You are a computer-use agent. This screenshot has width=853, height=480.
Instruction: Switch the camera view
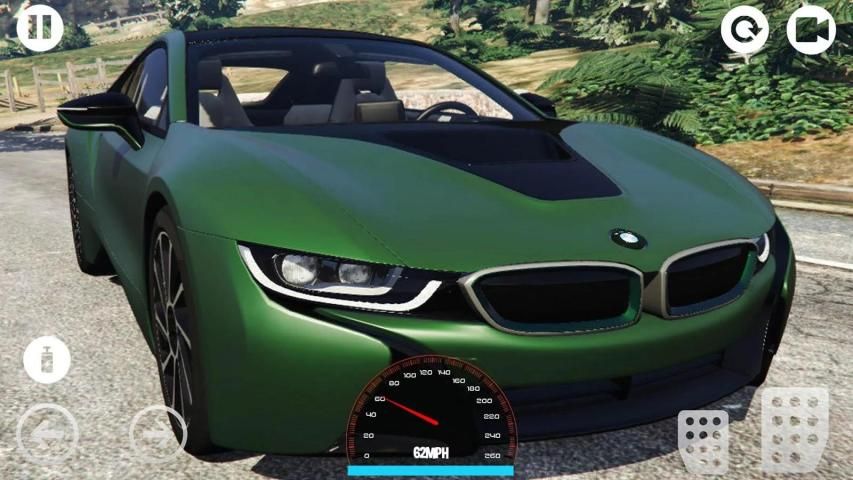point(810,30)
